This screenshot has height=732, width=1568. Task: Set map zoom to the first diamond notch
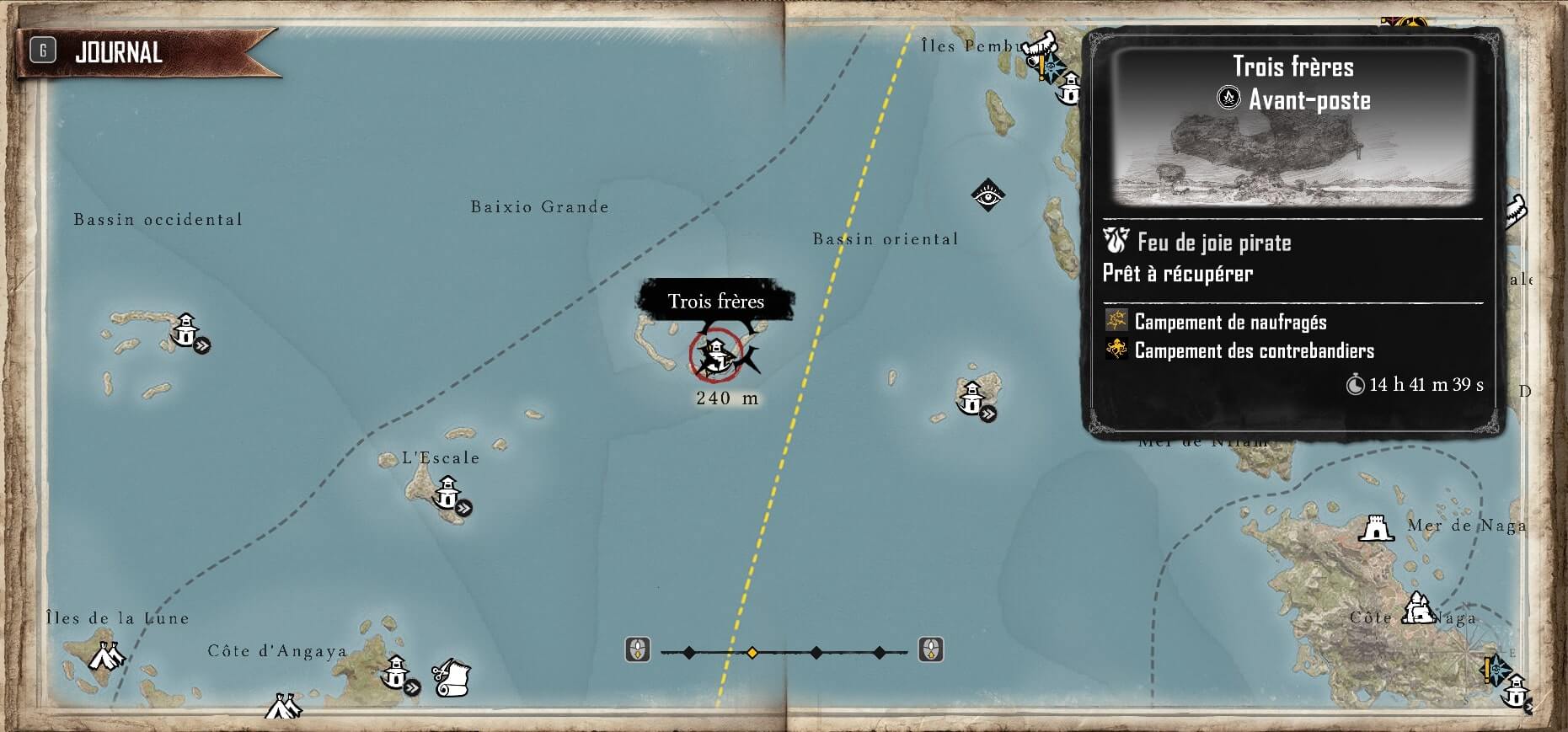click(689, 652)
